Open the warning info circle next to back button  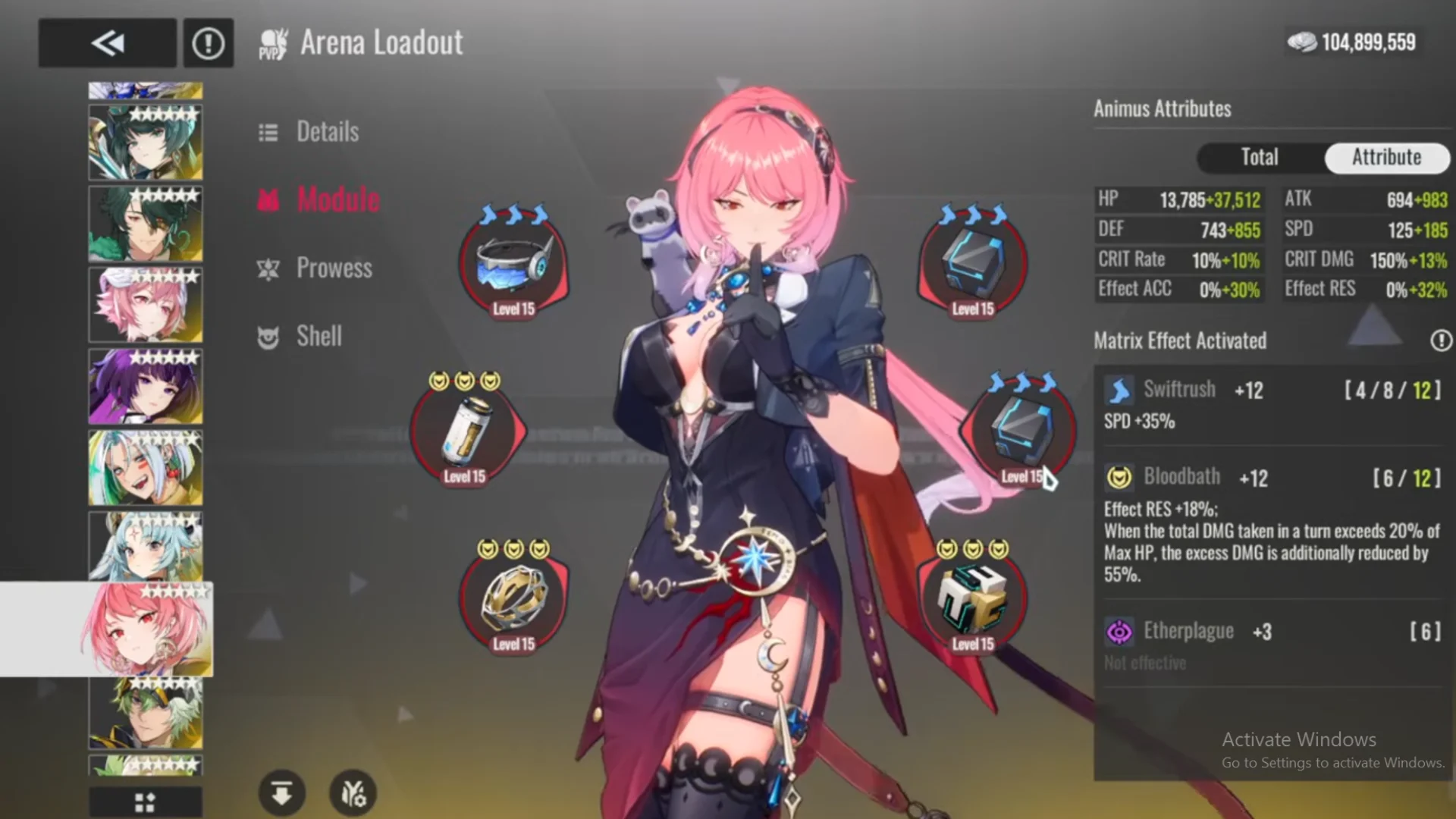[208, 42]
